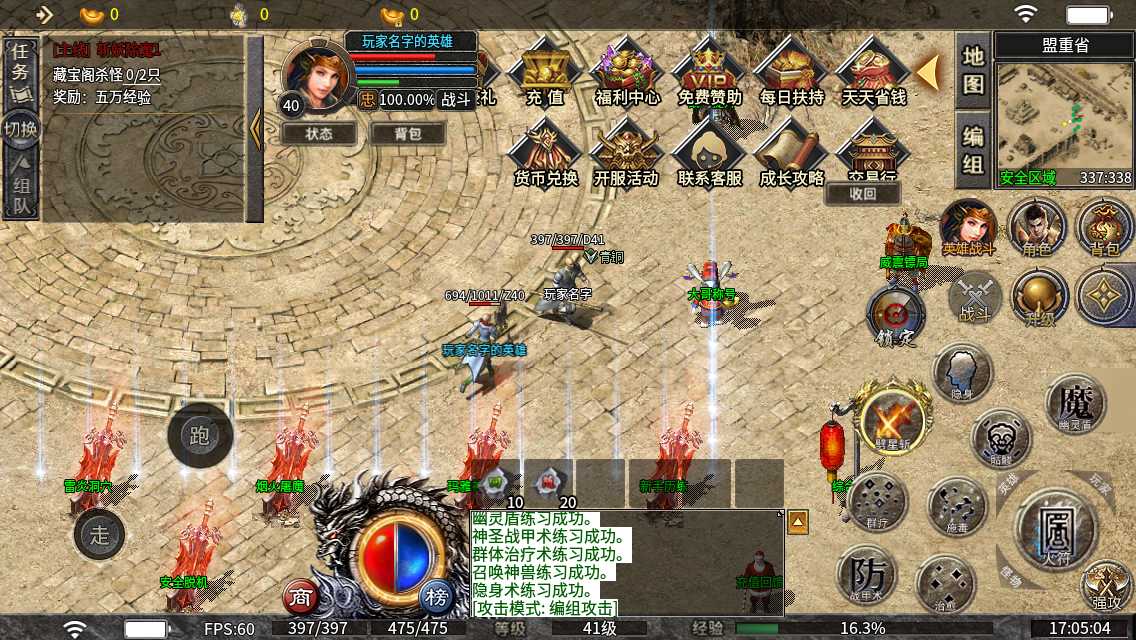Open the 地图 map button
Viewport: 1136px width, 640px height.
(973, 70)
